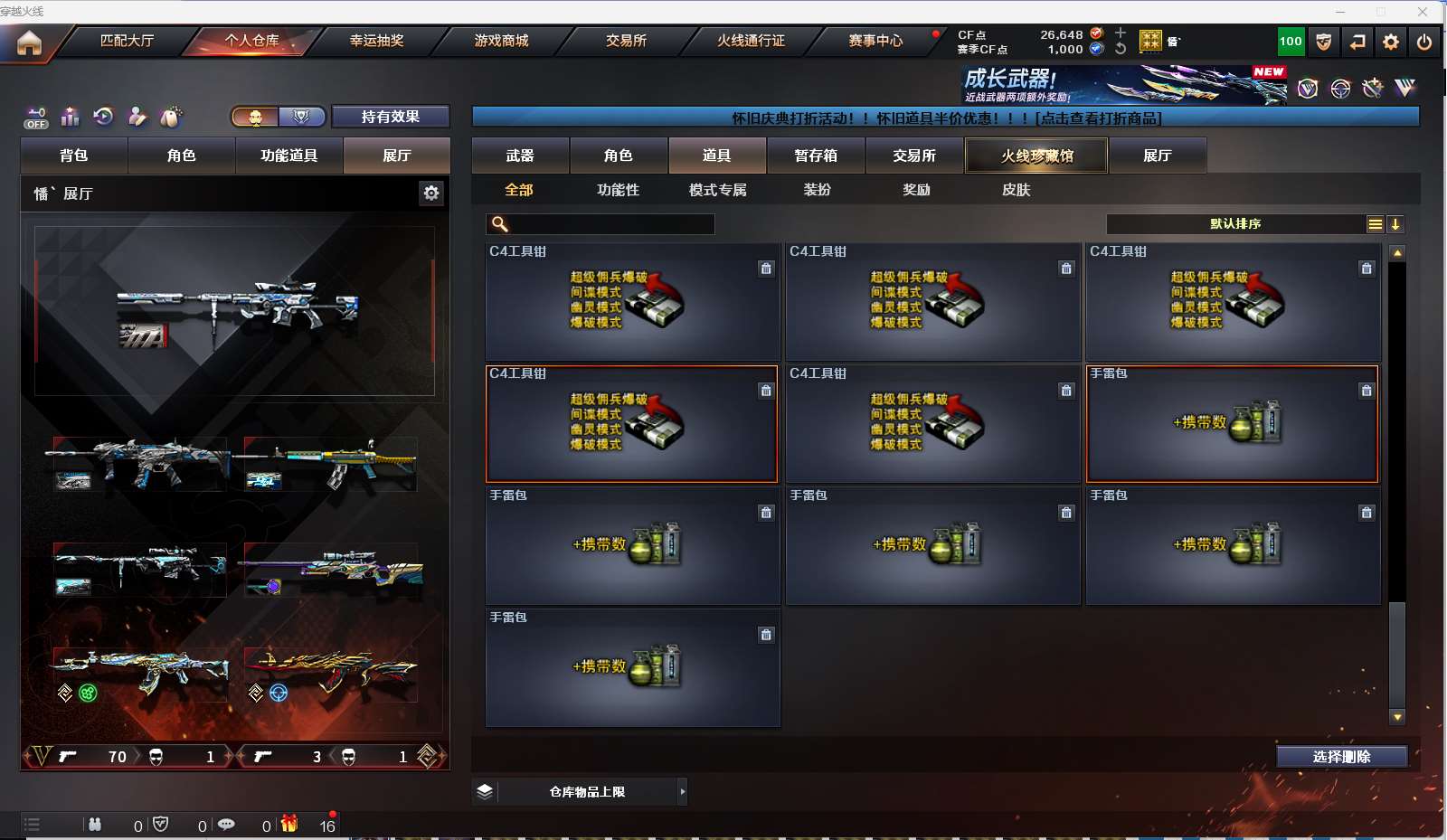
Task: Open 匹配大厅 from the top menu
Action: (x=127, y=41)
